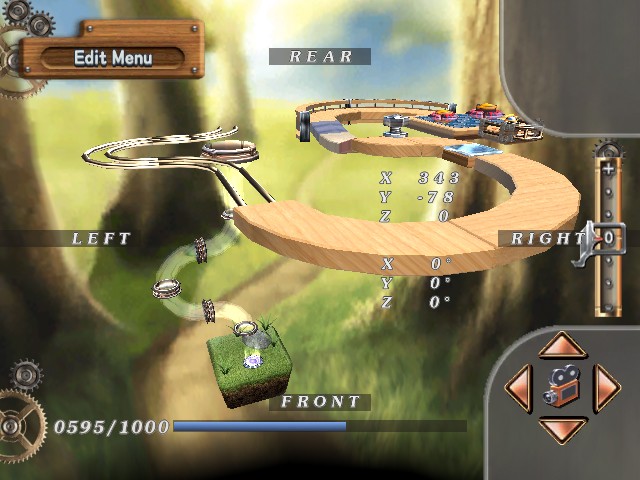
Task: Rotate camera with the left arrow
Action: (518, 388)
